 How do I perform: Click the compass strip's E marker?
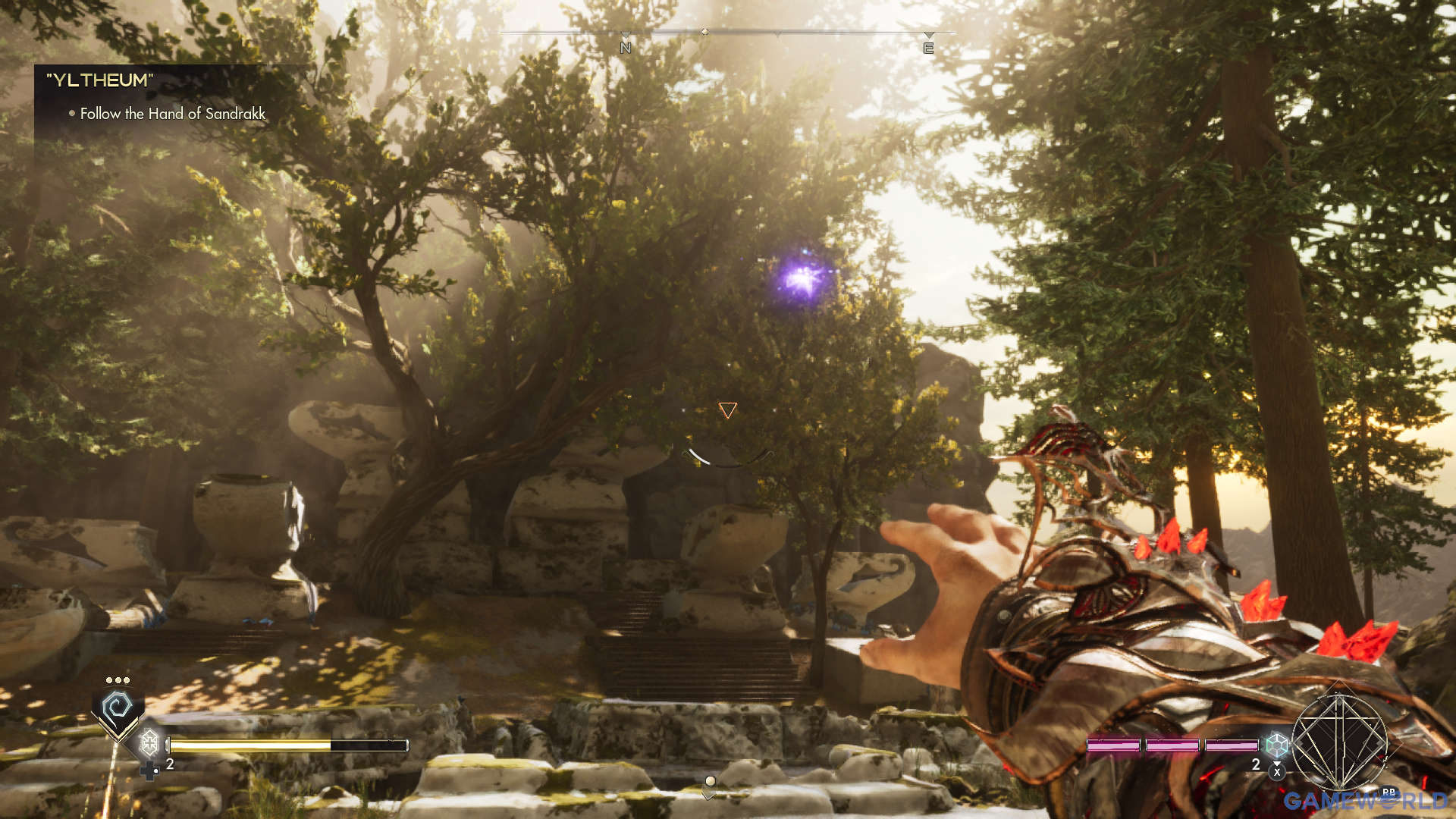pos(928,49)
